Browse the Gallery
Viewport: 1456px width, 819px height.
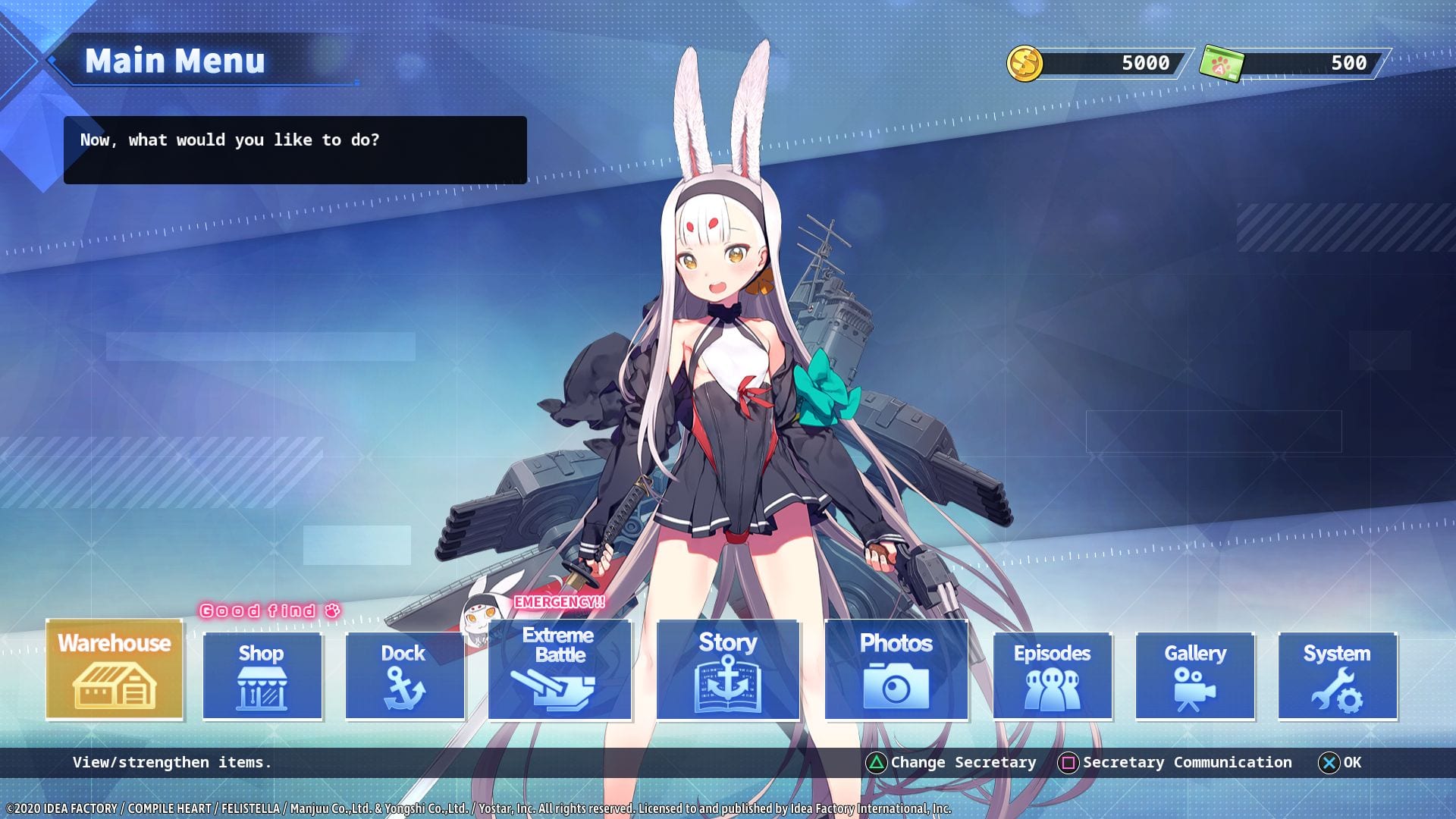click(x=1195, y=676)
